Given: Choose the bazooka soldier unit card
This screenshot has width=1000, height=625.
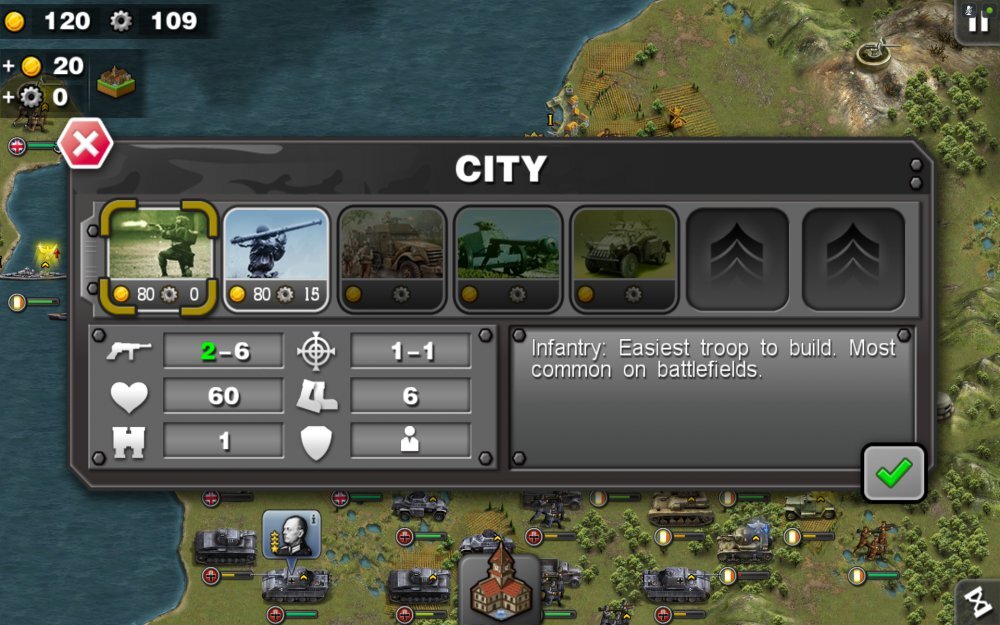Looking at the screenshot, I should tap(276, 257).
